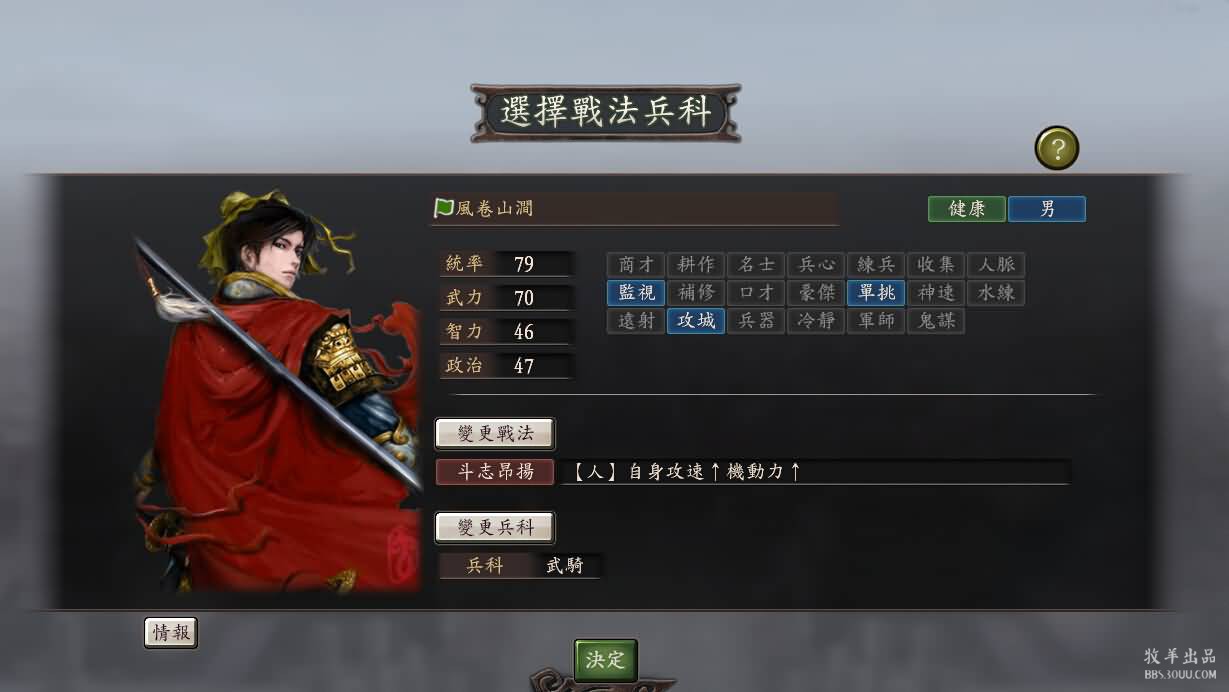Screen dimensions: 1229x692
Task: Click the 水練 trait box
Action: (996, 293)
